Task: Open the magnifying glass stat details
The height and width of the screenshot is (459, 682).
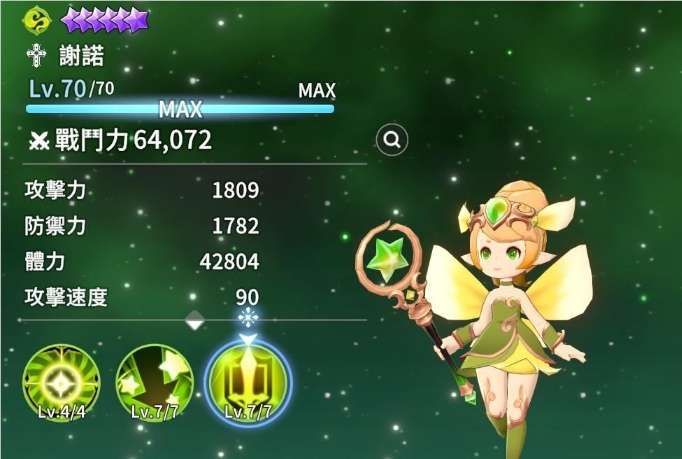Action: pyautogui.click(x=393, y=140)
